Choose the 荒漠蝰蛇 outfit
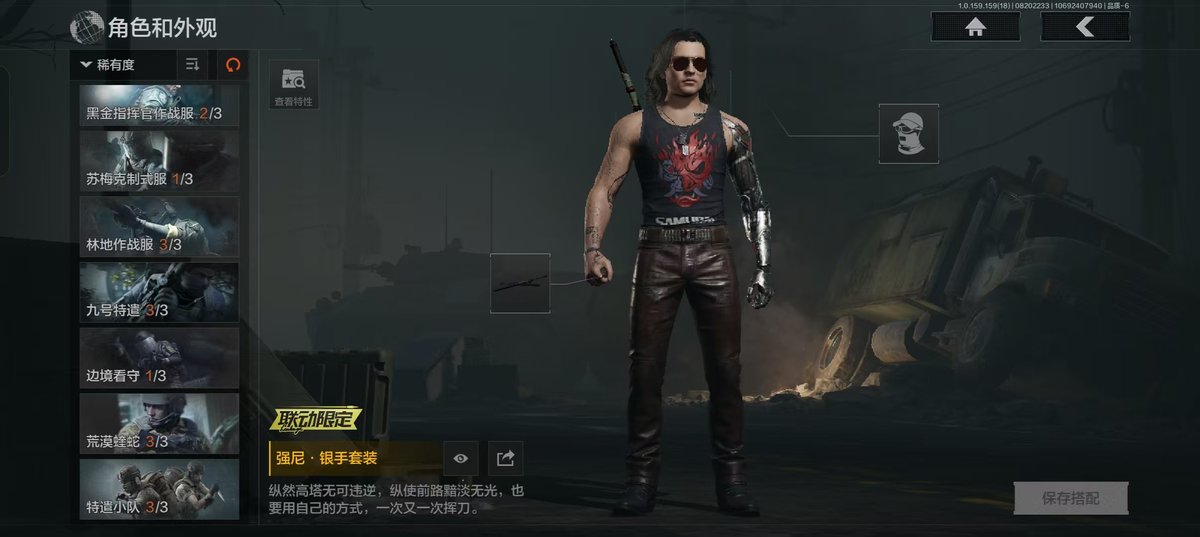This screenshot has width=1200, height=537. (159, 423)
